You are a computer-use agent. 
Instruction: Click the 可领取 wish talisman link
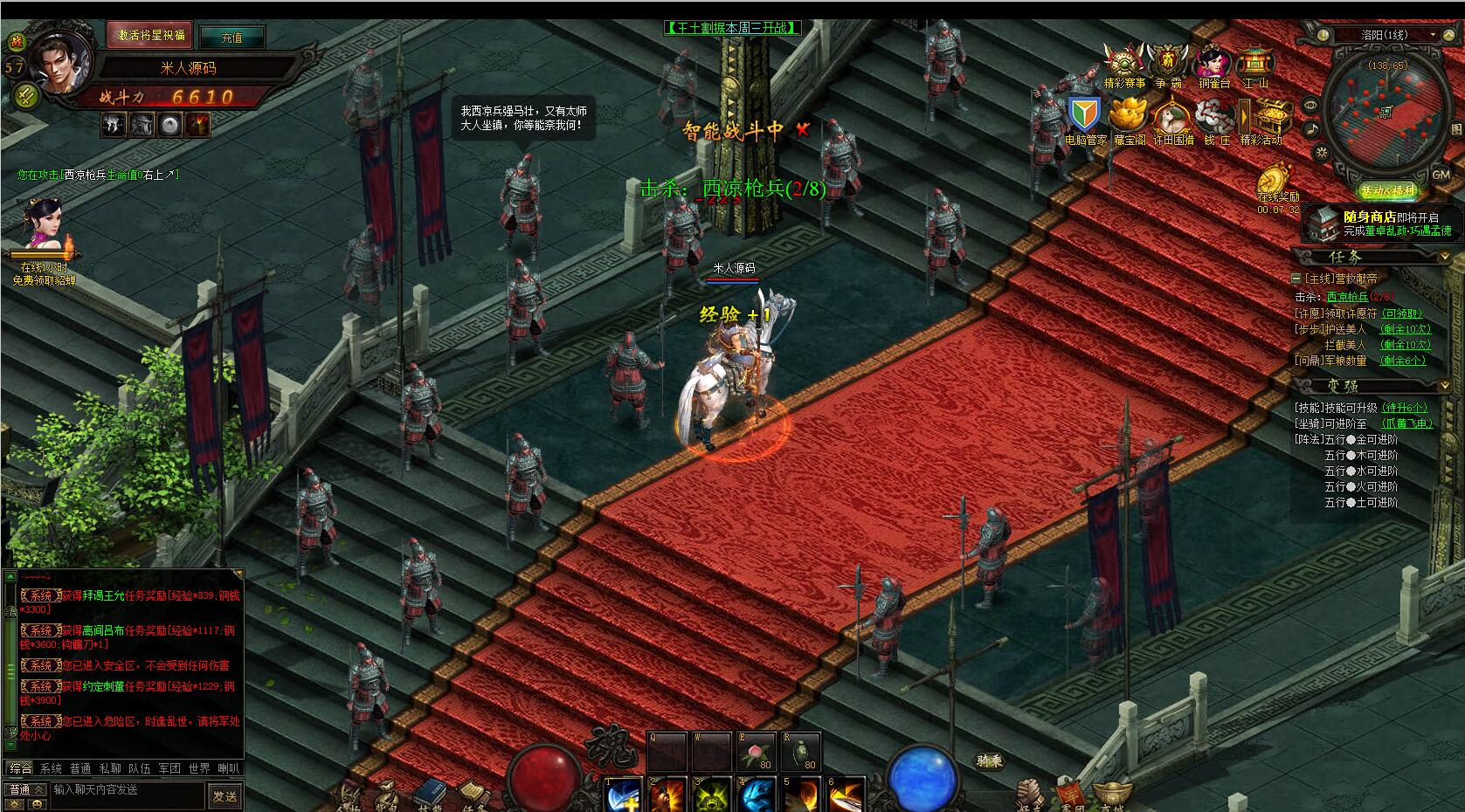click(x=1402, y=313)
